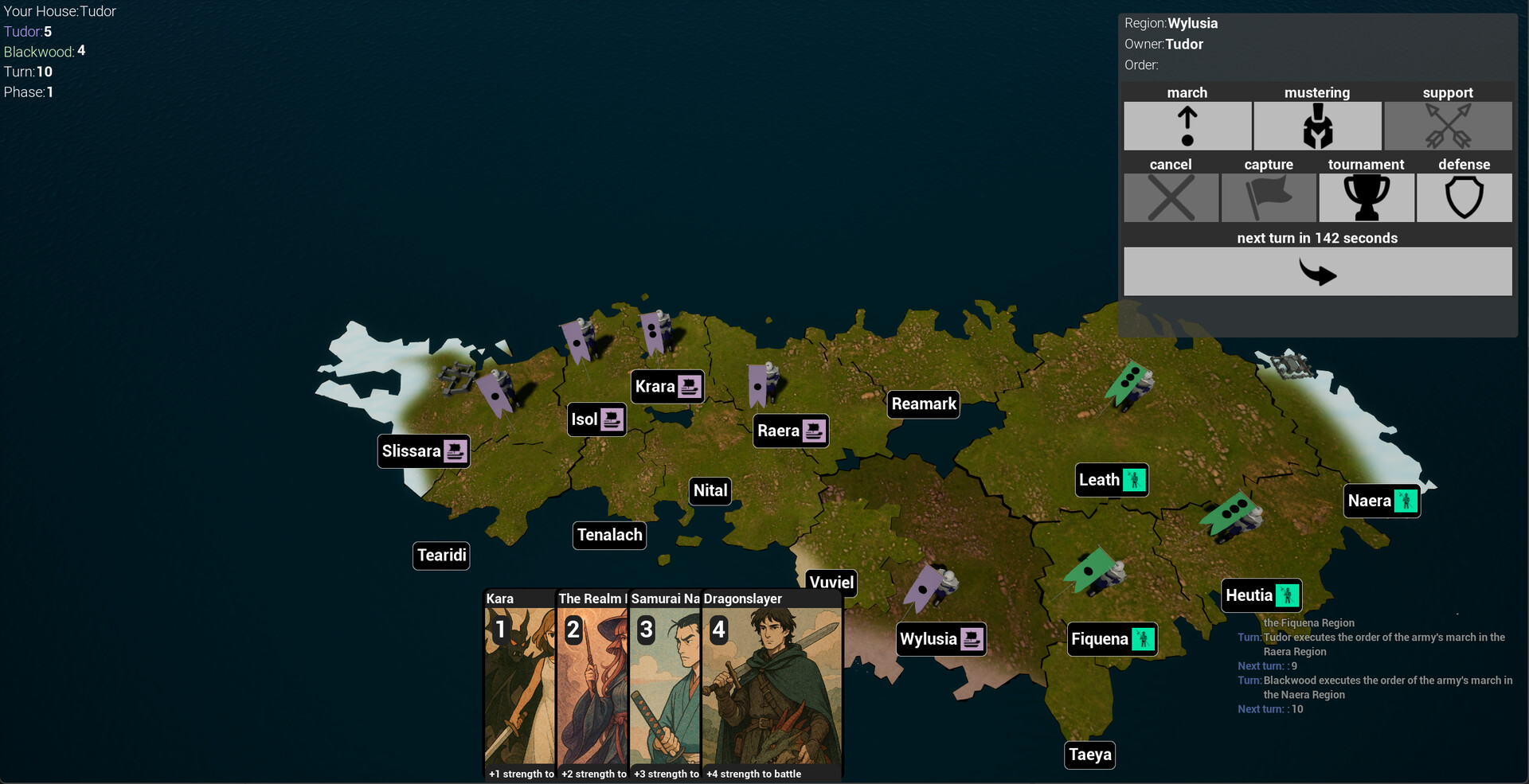
Task: Click the soldier icon on the Leath label
Action: (1133, 479)
